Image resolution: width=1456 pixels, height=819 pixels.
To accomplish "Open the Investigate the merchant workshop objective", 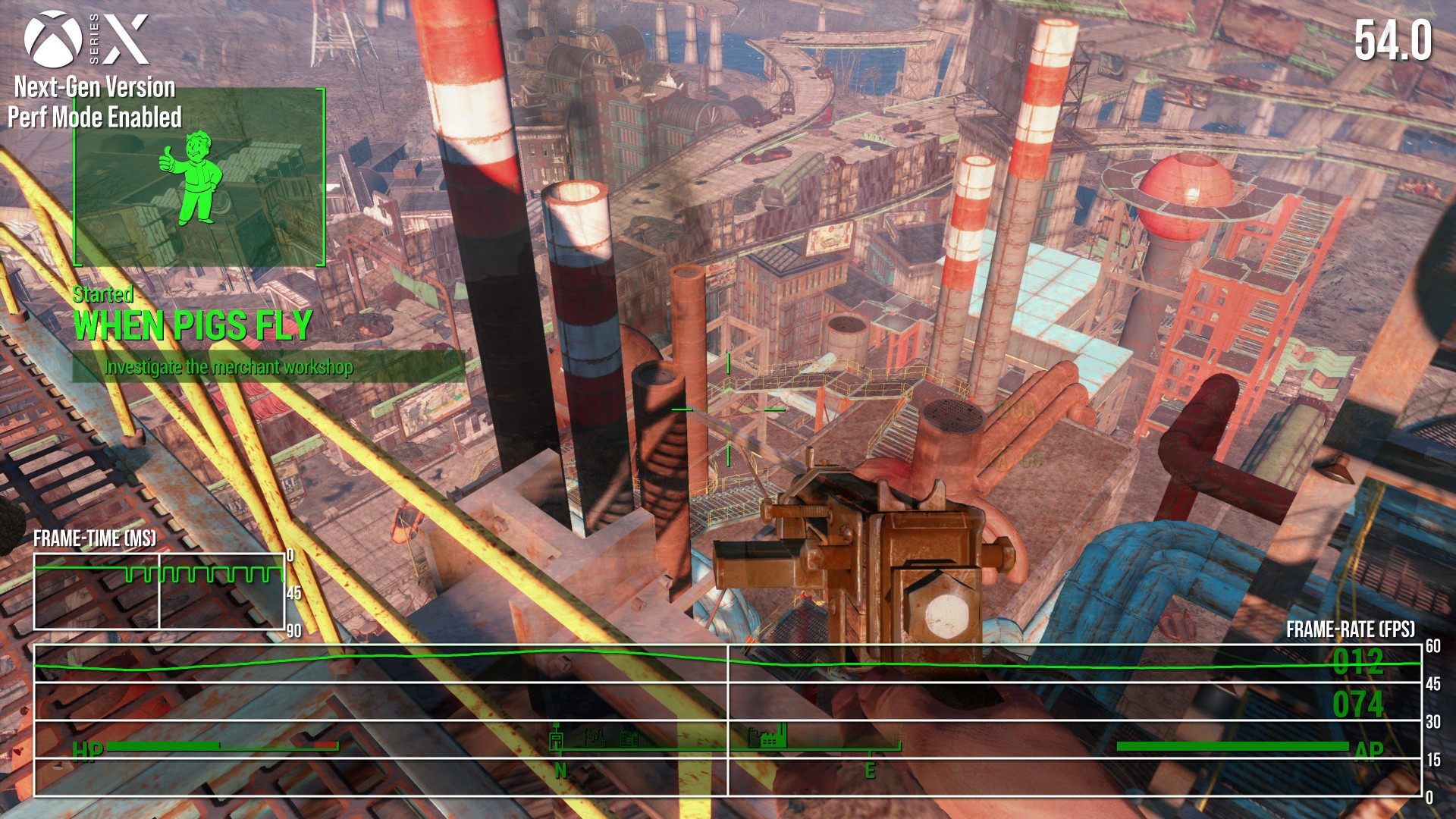I will pyautogui.click(x=228, y=367).
